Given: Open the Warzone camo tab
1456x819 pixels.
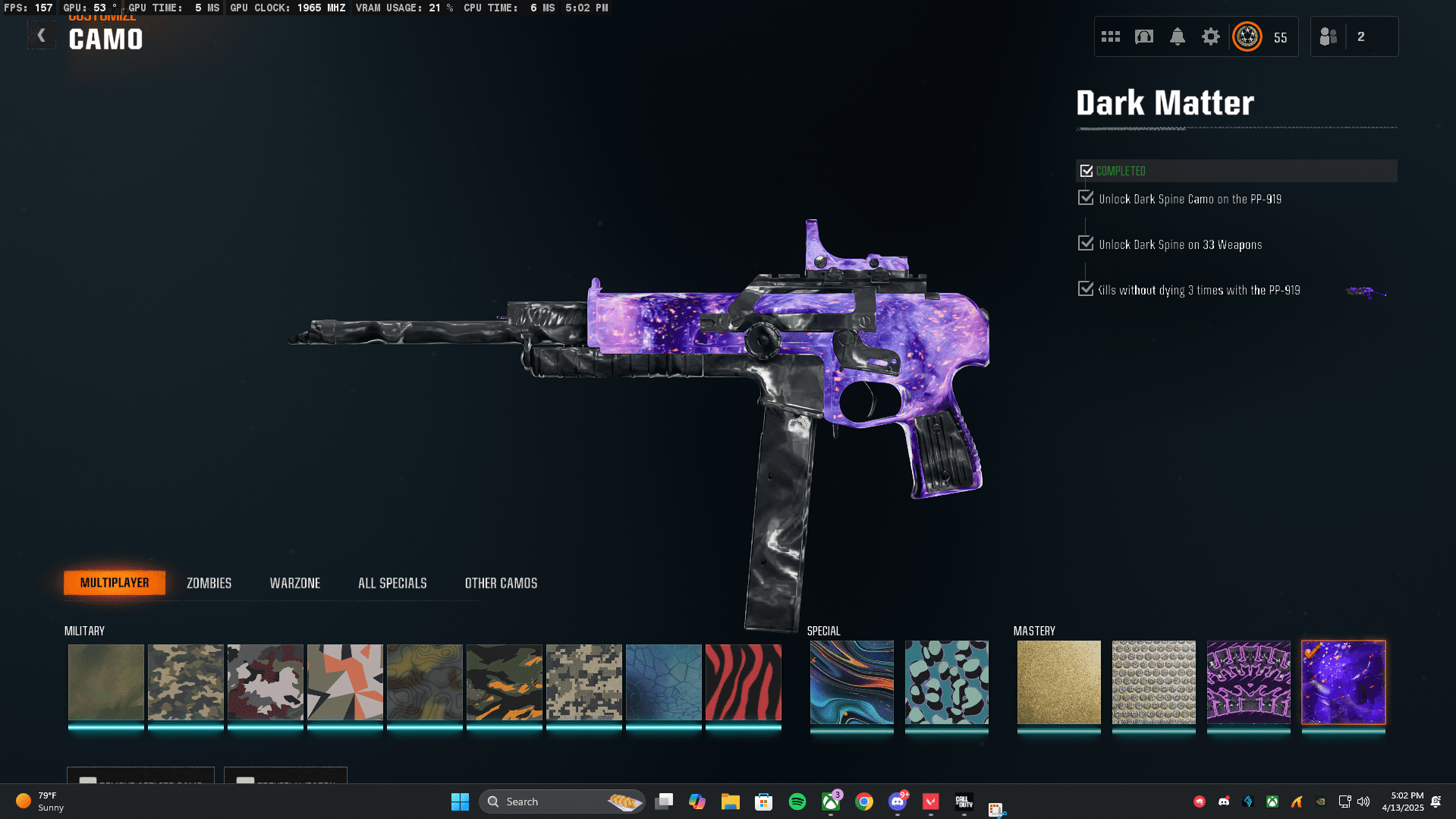Looking at the screenshot, I should pyautogui.click(x=295, y=583).
